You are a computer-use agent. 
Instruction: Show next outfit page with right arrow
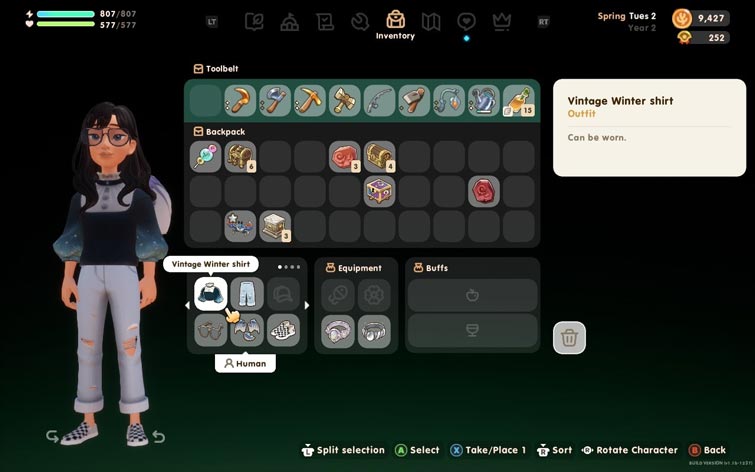point(307,305)
